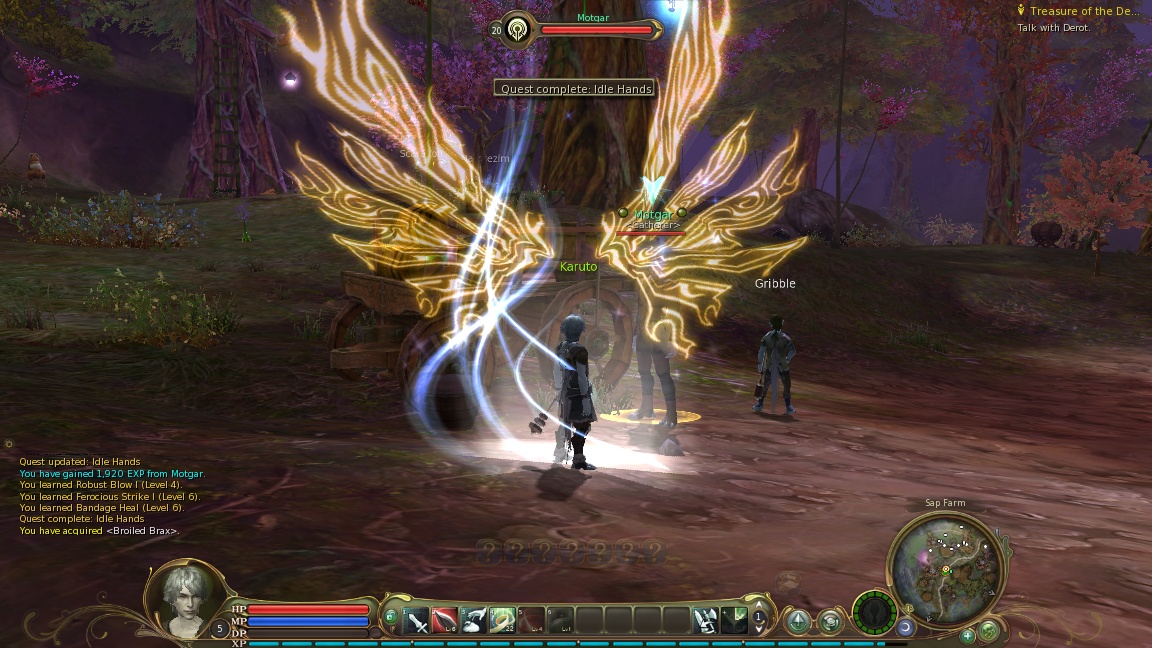Image resolution: width=1152 pixels, height=648 pixels.
Task: Select the dark skill icon in slot 6
Action: point(561,620)
